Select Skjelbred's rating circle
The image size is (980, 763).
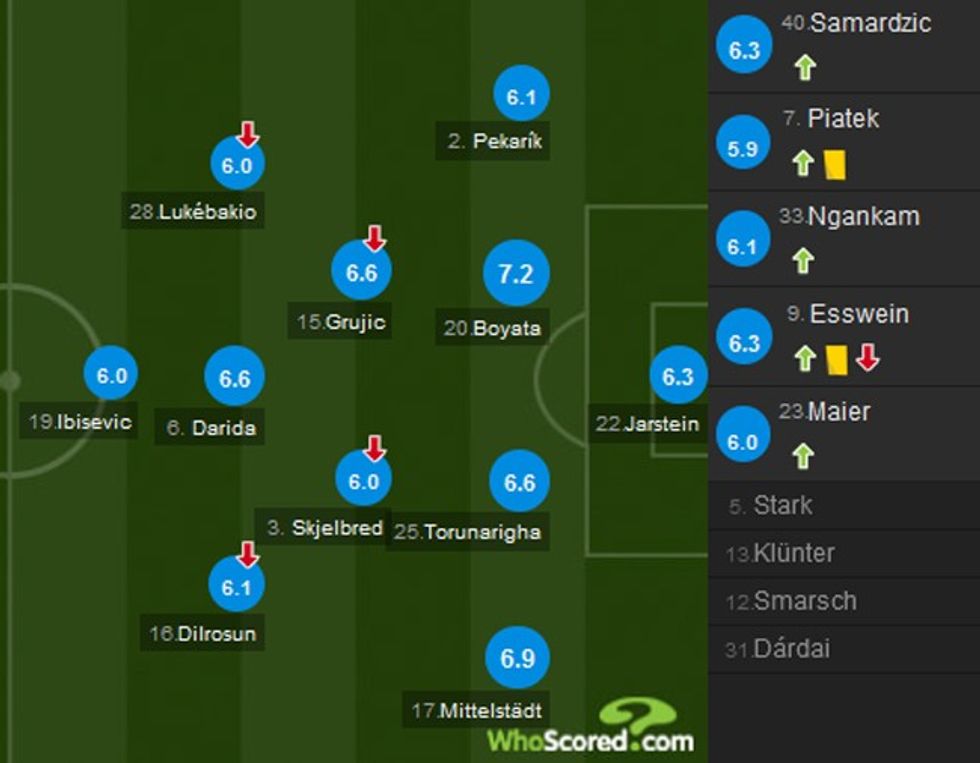pyautogui.click(x=363, y=481)
